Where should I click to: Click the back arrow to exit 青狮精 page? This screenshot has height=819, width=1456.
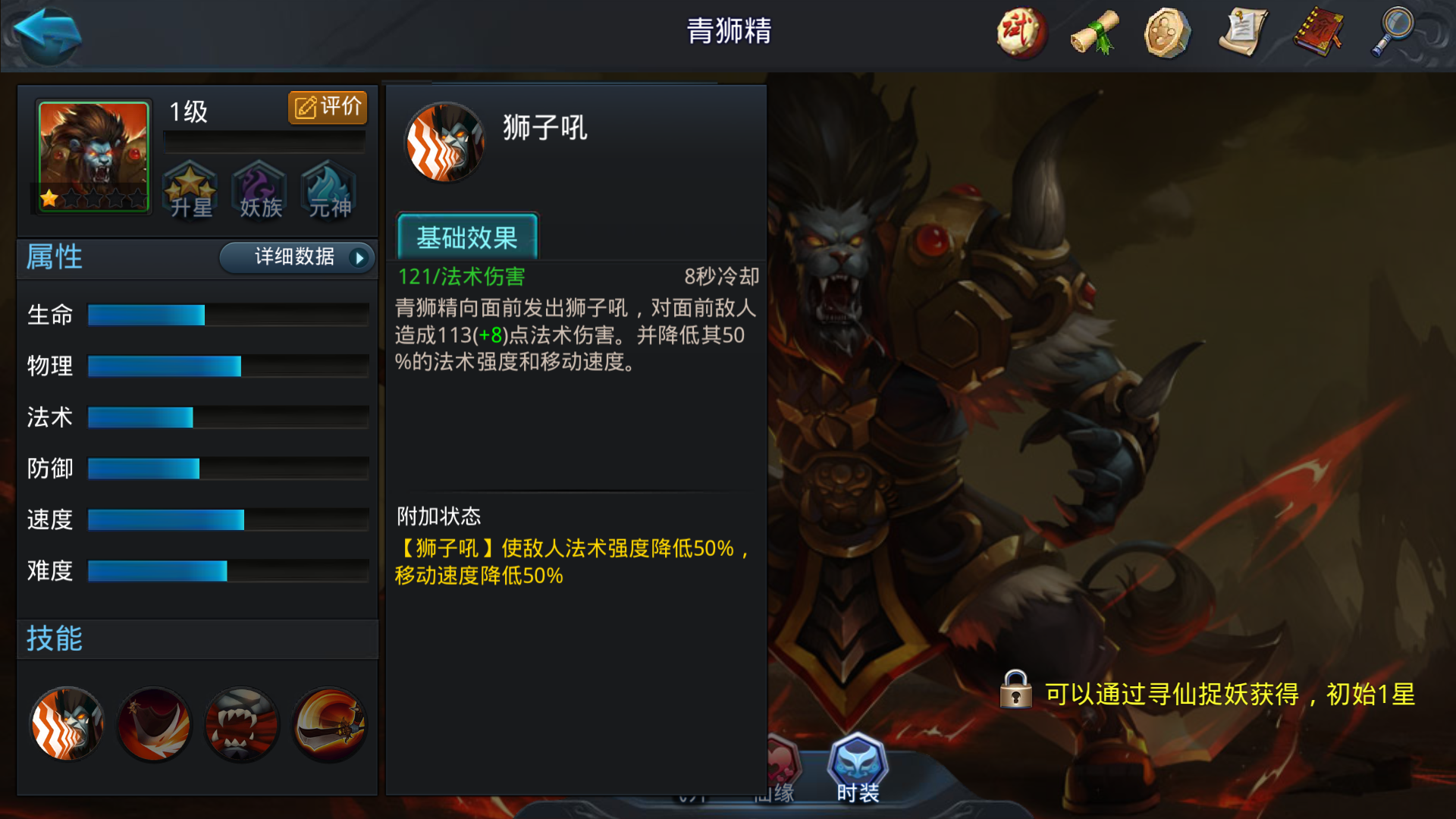tap(45, 33)
